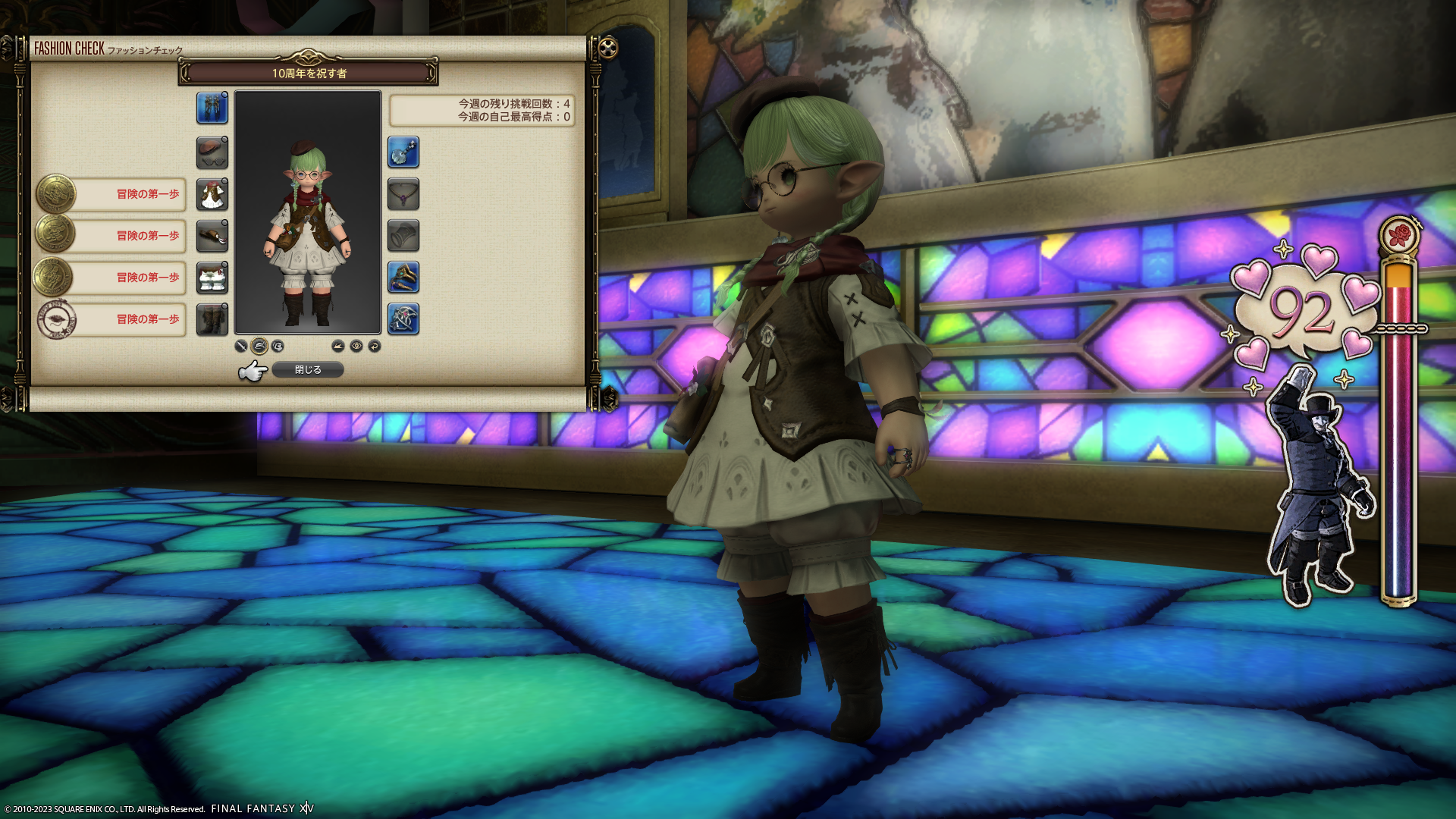
Task: Reset the character preview with the arrow
Action: coord(375,347)
